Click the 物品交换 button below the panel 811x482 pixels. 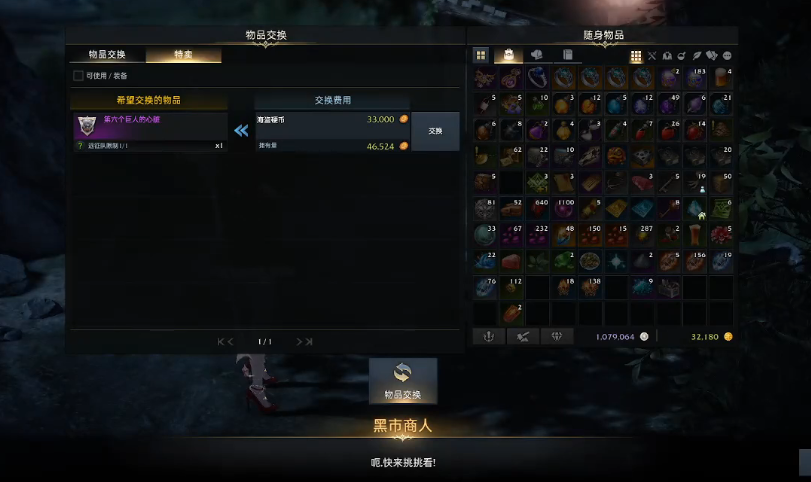pos(403,381)
